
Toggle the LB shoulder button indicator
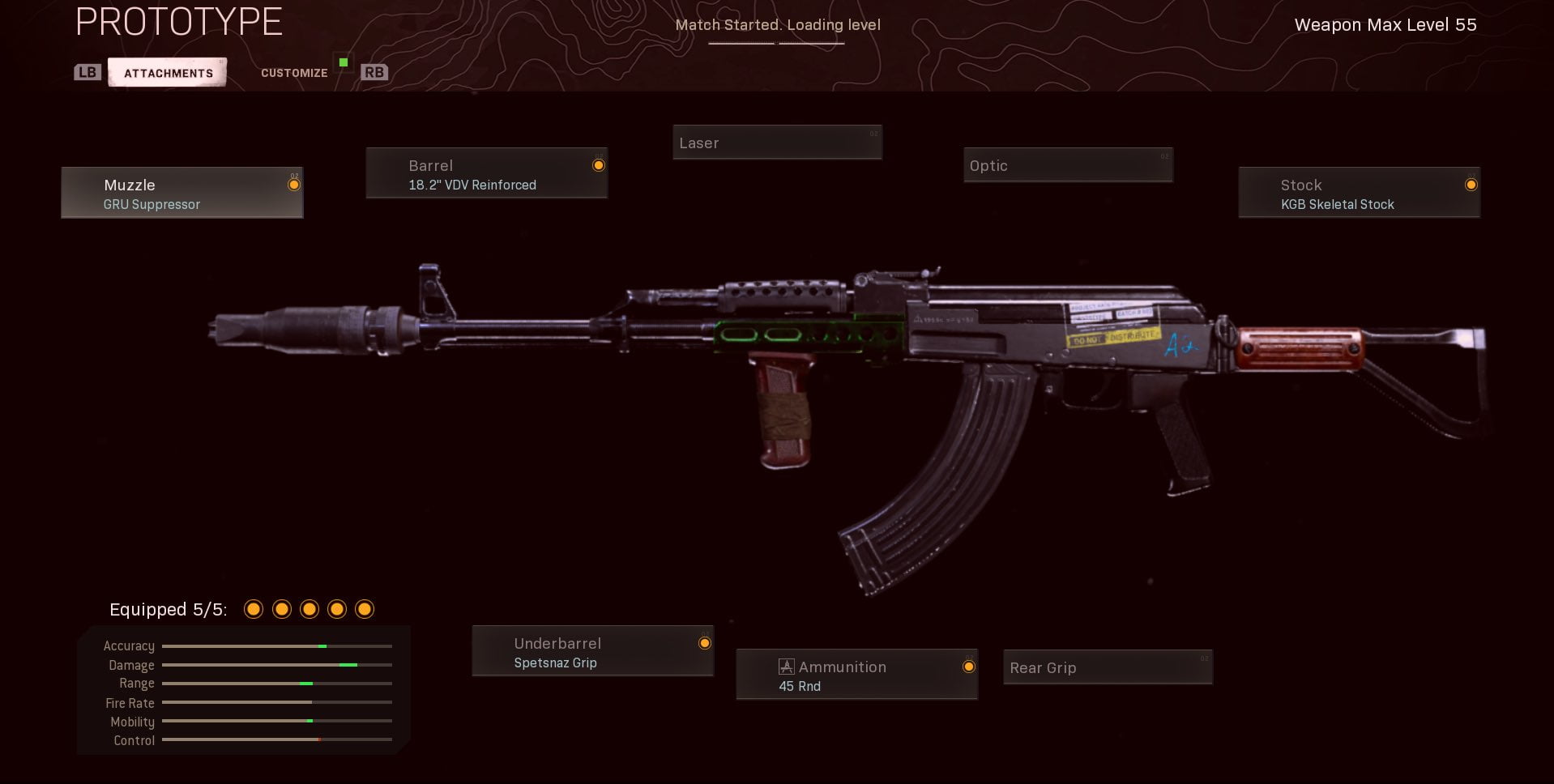pos(88,72)
